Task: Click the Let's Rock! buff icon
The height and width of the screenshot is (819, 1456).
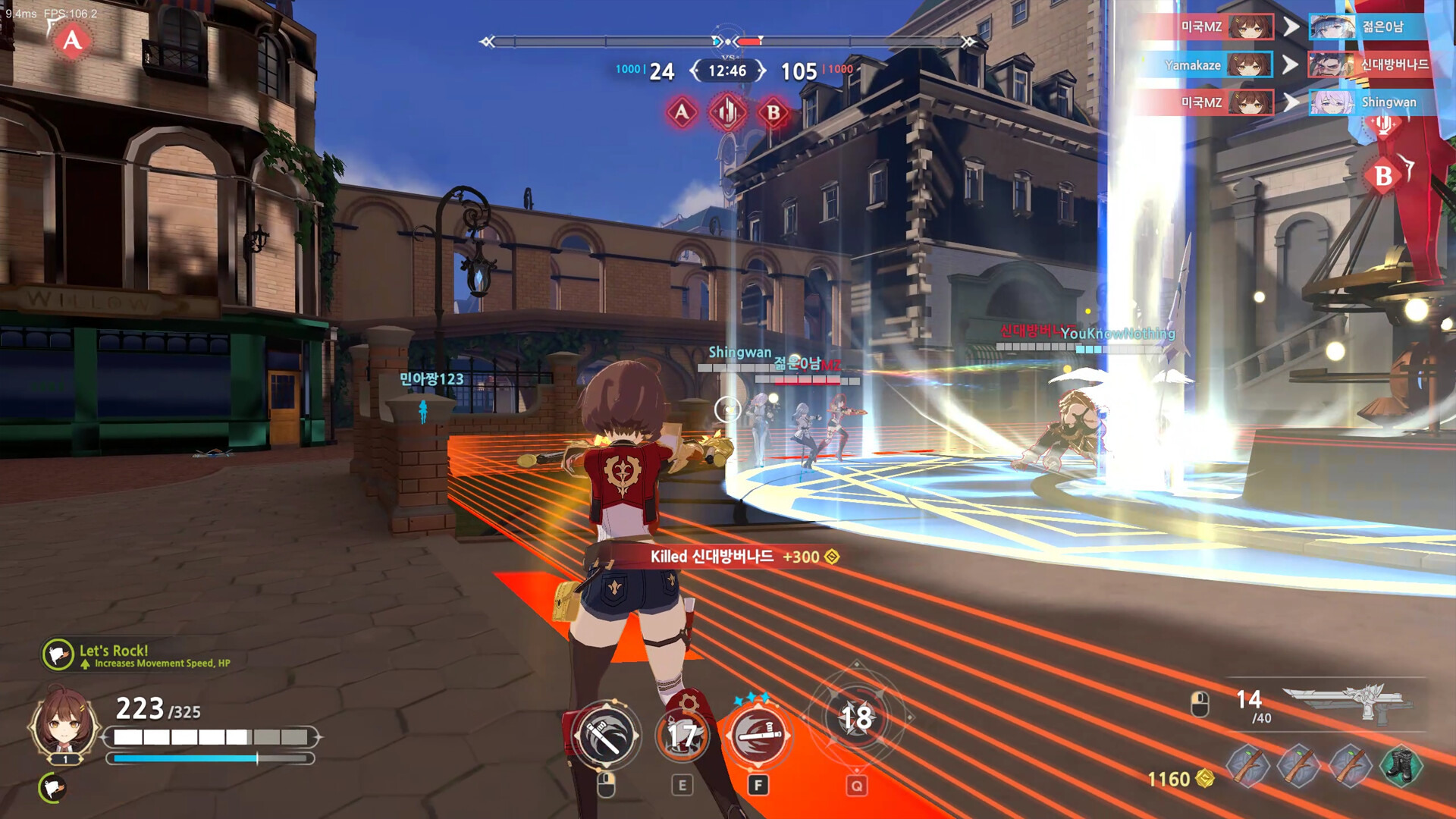Action: (57, 652)
